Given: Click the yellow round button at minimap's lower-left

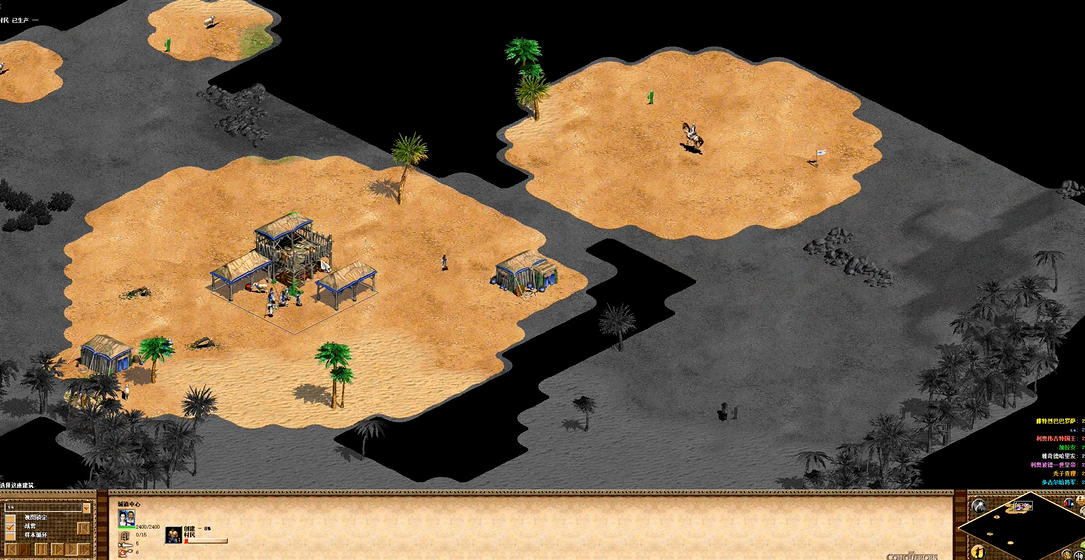Looking at the screenshot, I should pos(978,551).
